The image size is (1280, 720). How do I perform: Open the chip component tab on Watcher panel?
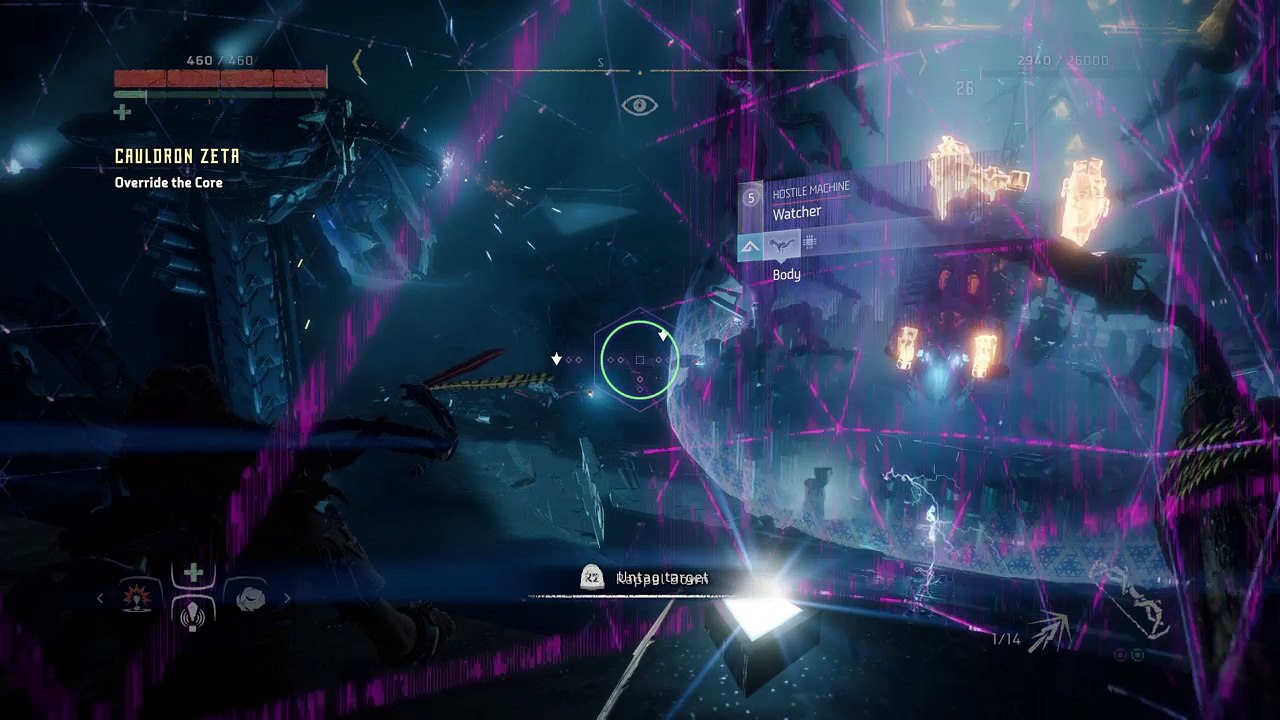(810, 243)
